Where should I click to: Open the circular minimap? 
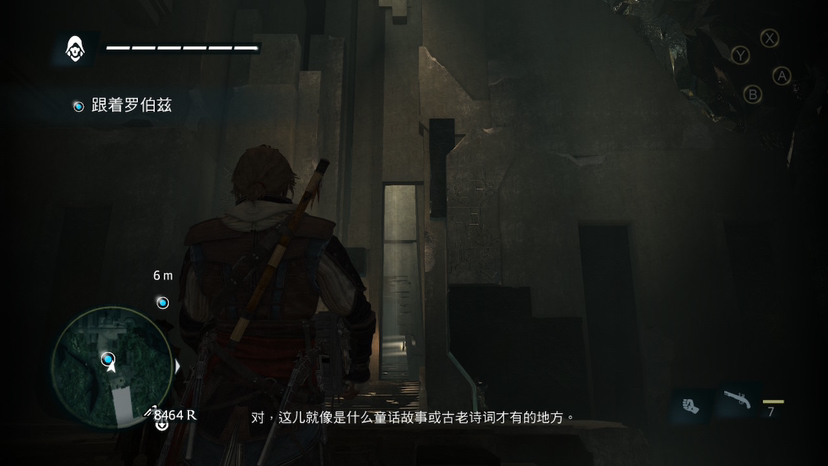[x=110, y=365]
